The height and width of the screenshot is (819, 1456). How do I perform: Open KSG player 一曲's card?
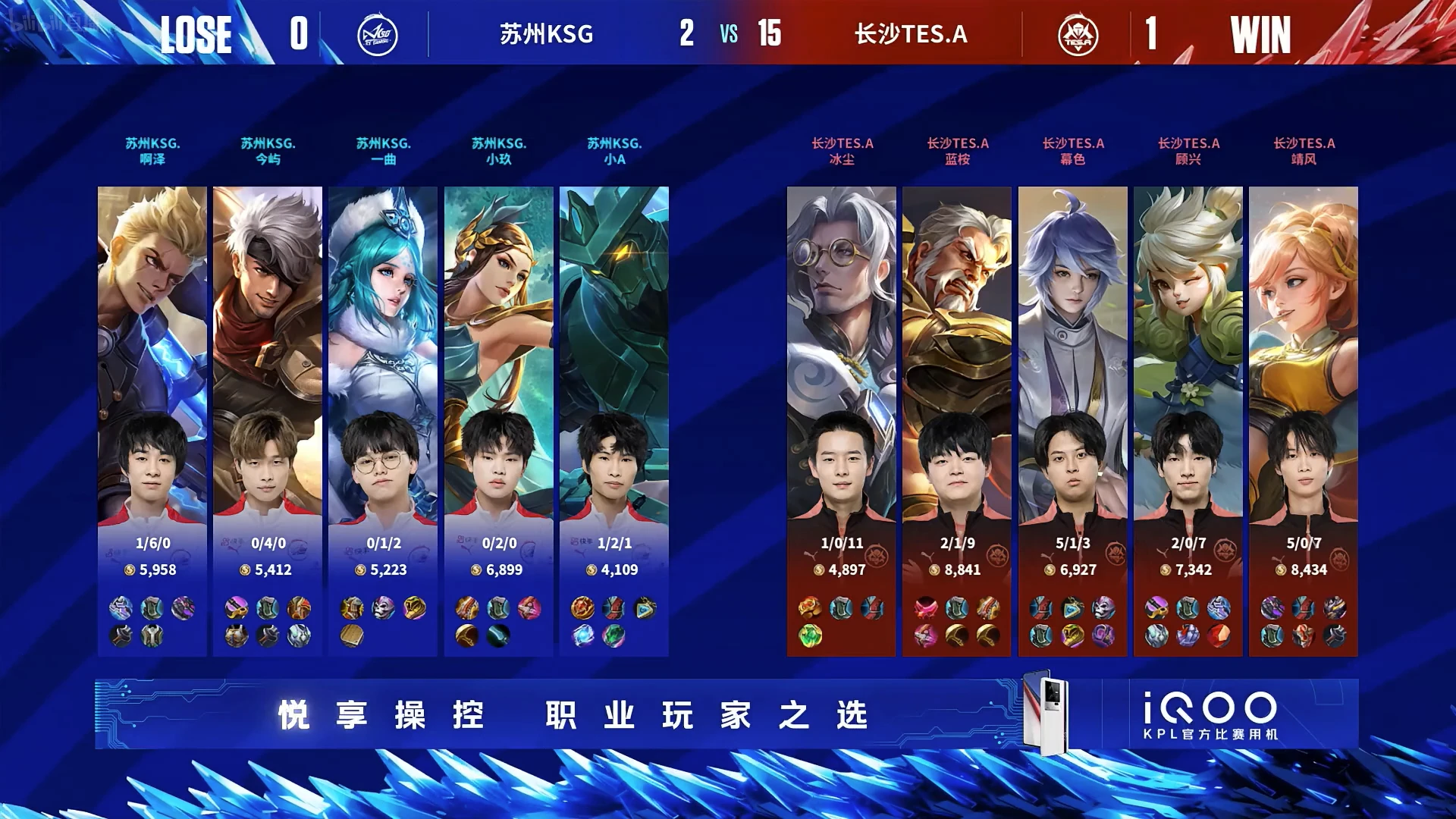(x=382, y=421)
